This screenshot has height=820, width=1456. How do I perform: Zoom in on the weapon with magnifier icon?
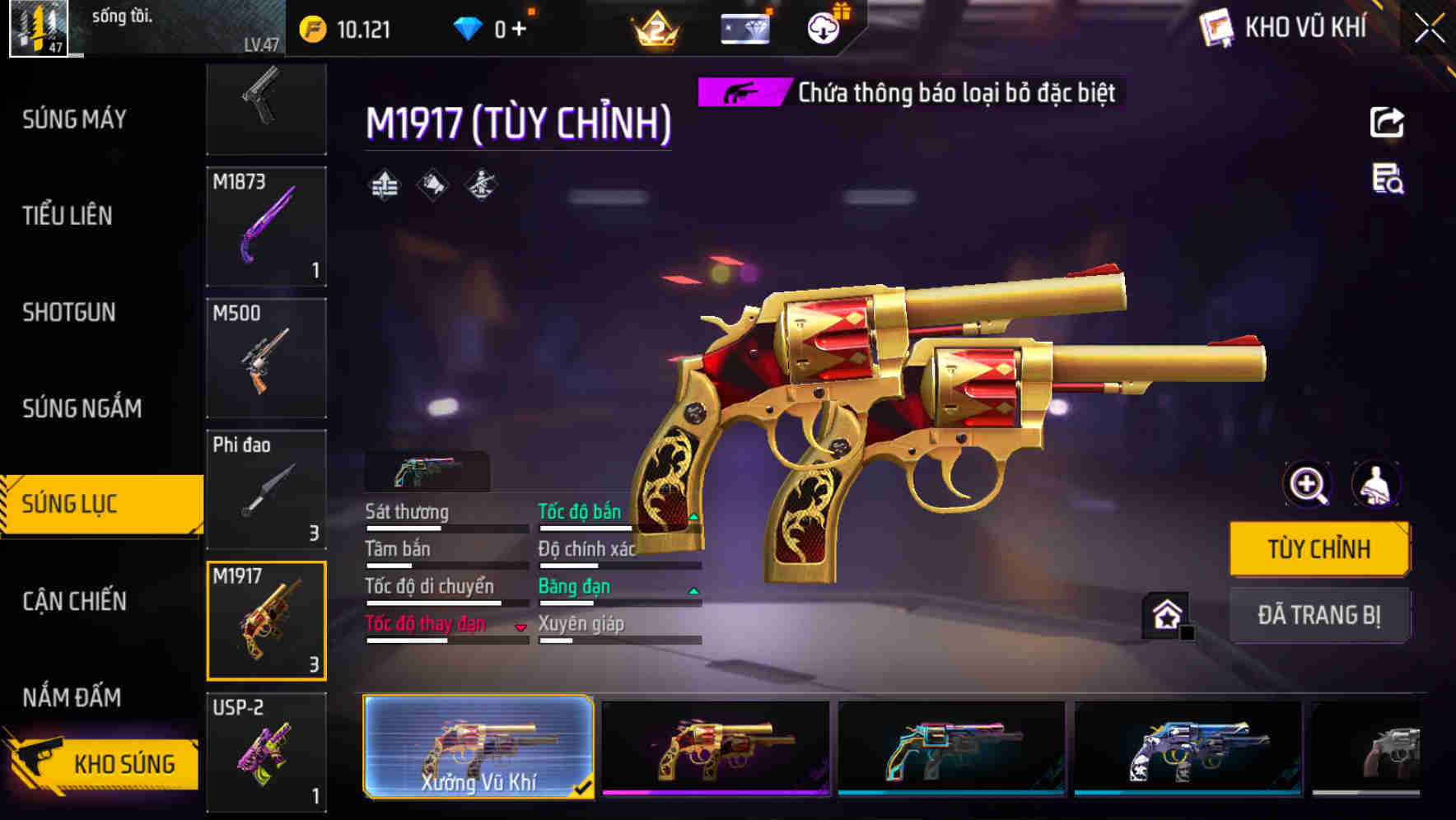tap(1307, 486)
